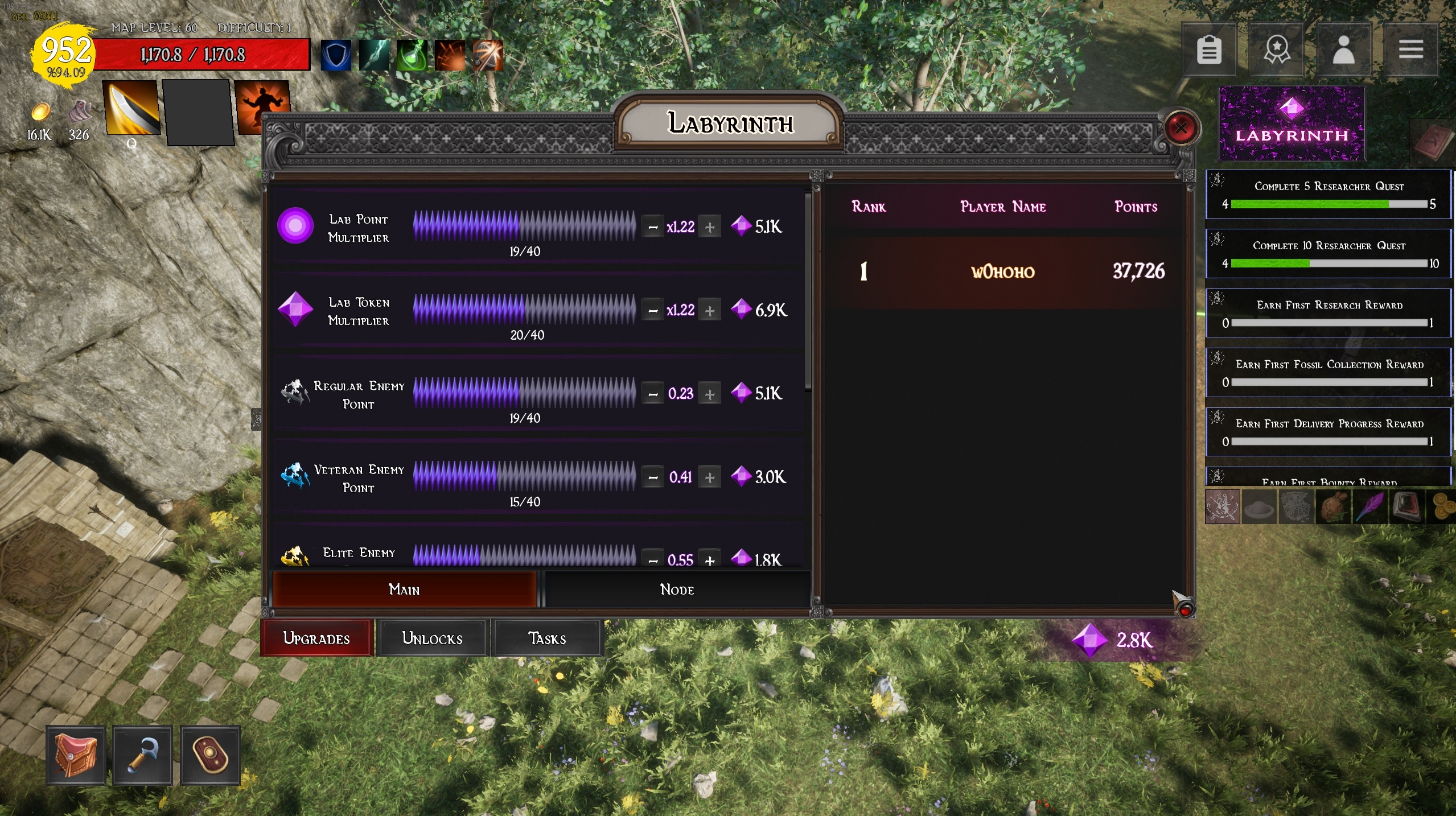Screen dimensions: 1456x816
Task: Select the wOHoHo leaderboard row
Action: 1003,272
